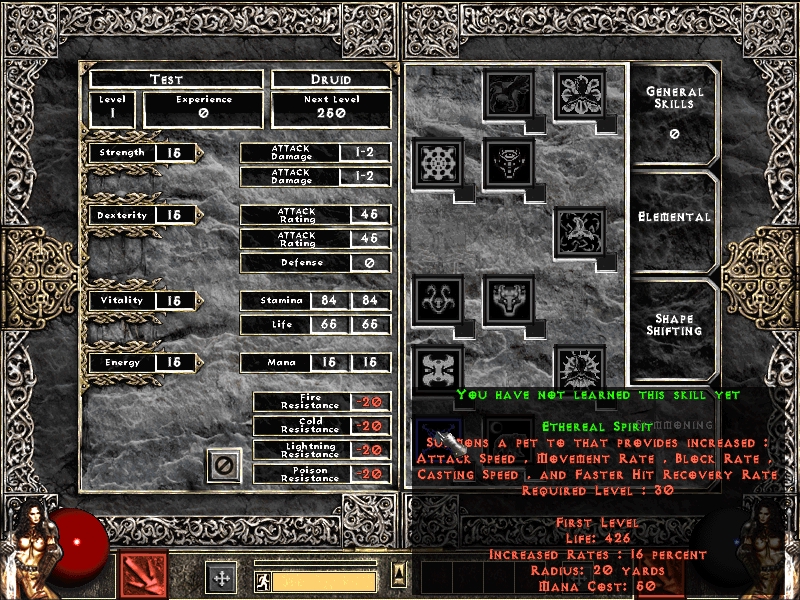Switch to the General Skills tab
The width and height of the screenshot is (800, 600).
[x=675, y=110]
